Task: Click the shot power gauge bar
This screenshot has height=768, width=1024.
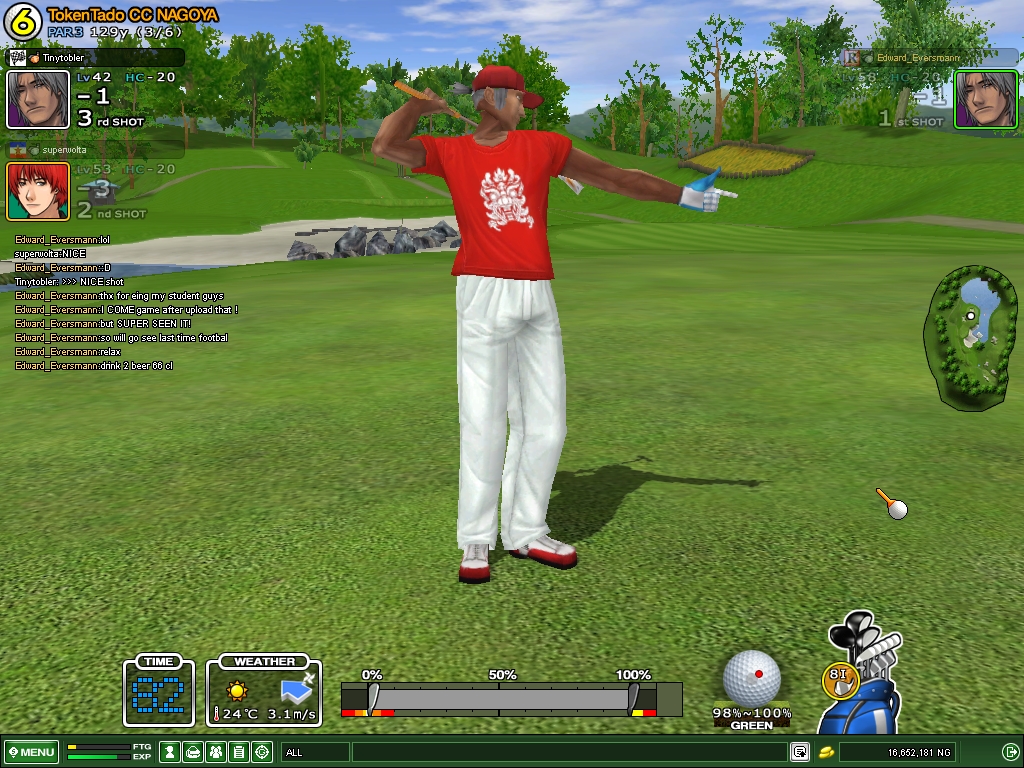Action: [x=500, y=697]
